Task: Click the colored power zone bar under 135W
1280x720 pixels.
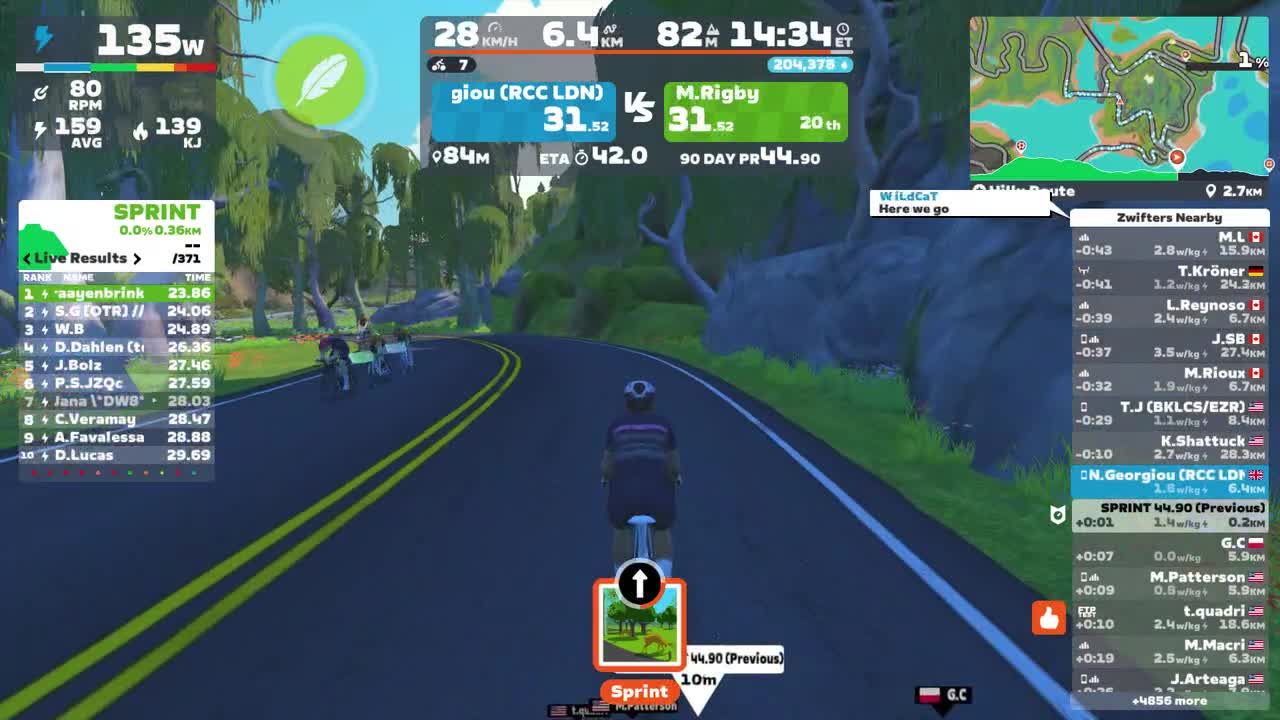Action: pyautogui.click(x=115, y=67)
